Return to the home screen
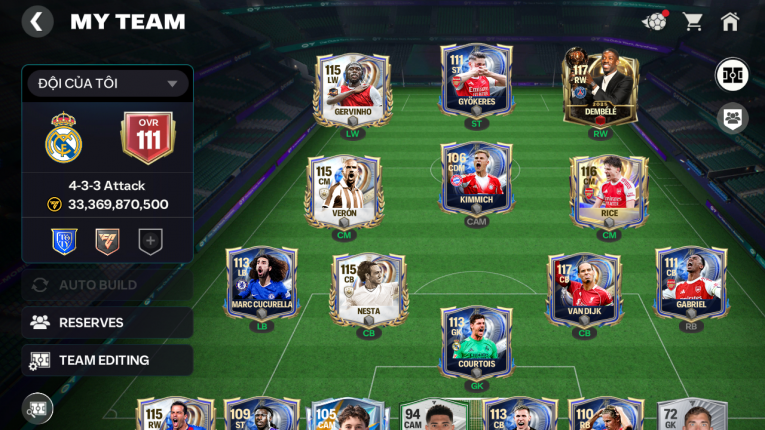Screen dimensions: 765x430 click(730, 21)
